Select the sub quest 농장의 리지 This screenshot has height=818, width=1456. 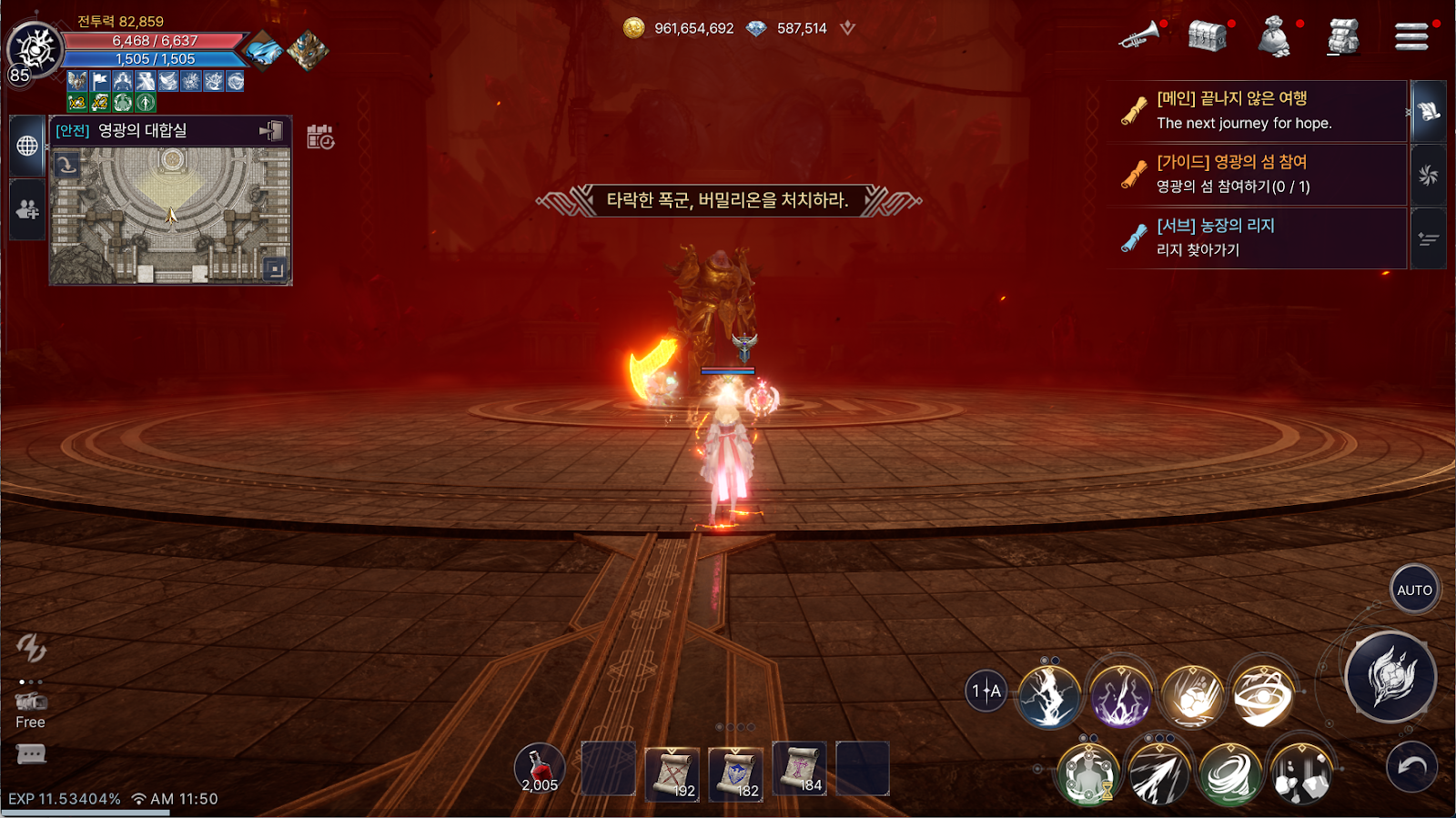pyautogui.click(x=1256, y=237)
